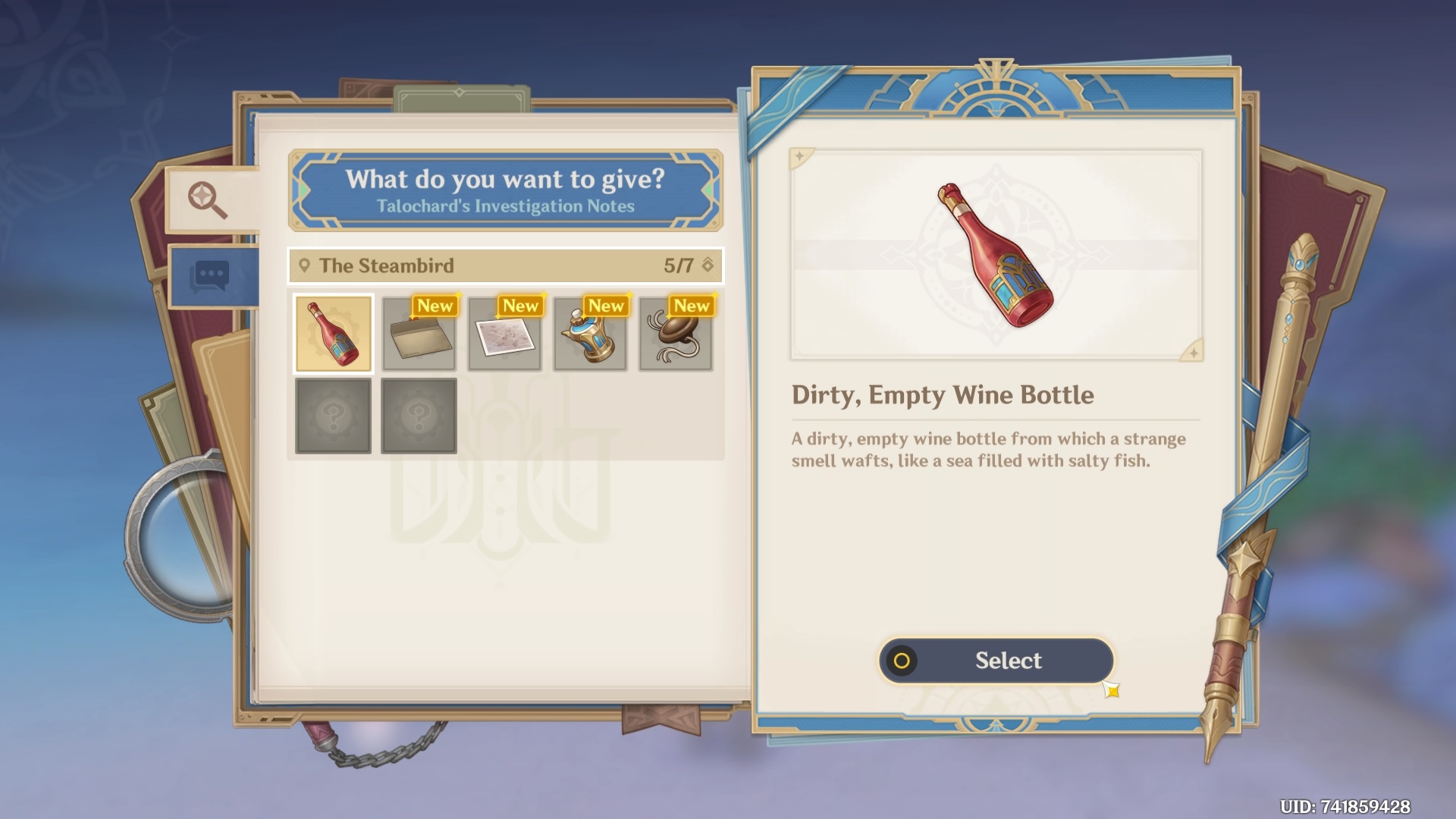Pick the faded photograph item
Viewport: 1456px width, 819px height.
[505, 334]
